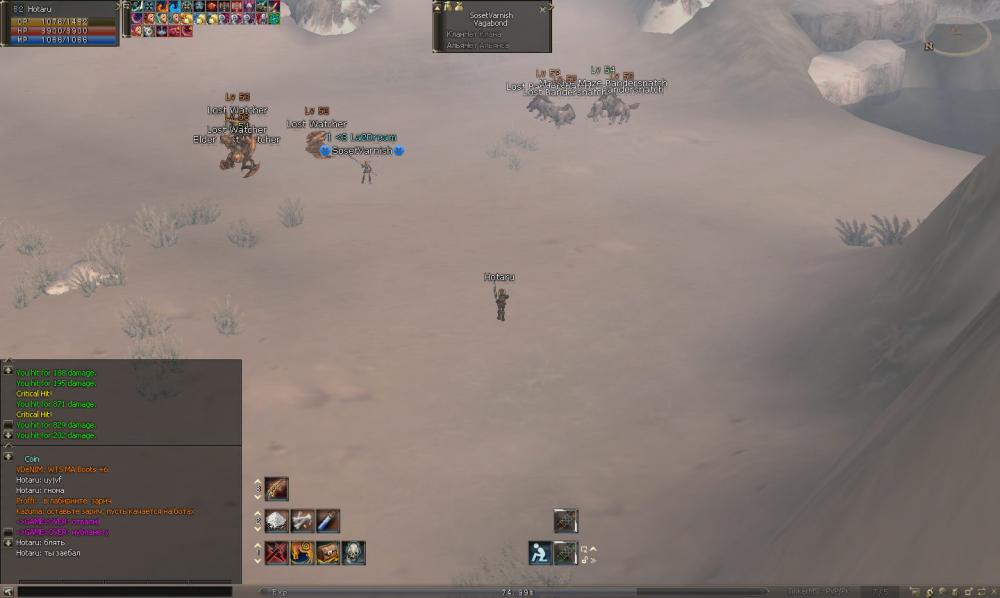The height and width of the screenshot is (598, 1000).
Task: Close the SosetVarnish target window
Action: [x=543, y=8]
